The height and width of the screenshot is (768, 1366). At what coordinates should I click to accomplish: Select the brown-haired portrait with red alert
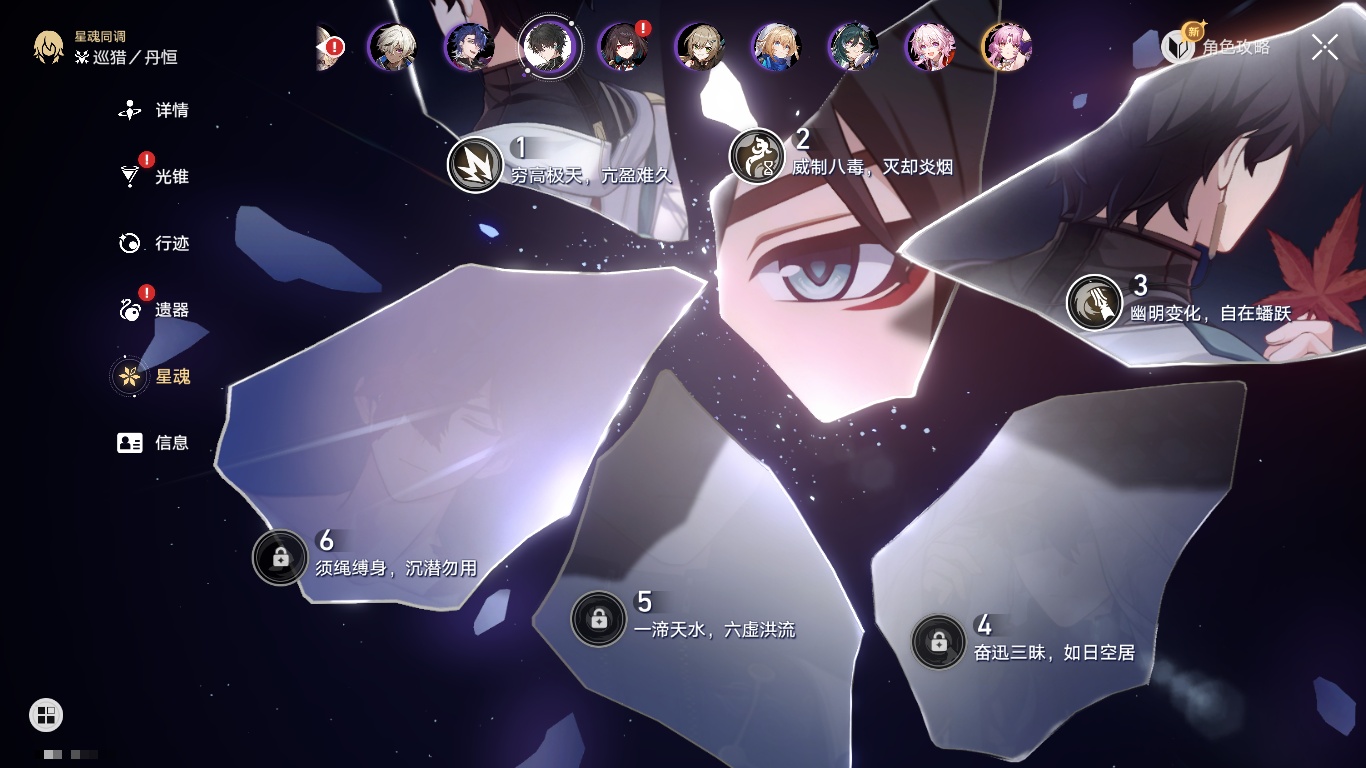[x=623, y=47]
